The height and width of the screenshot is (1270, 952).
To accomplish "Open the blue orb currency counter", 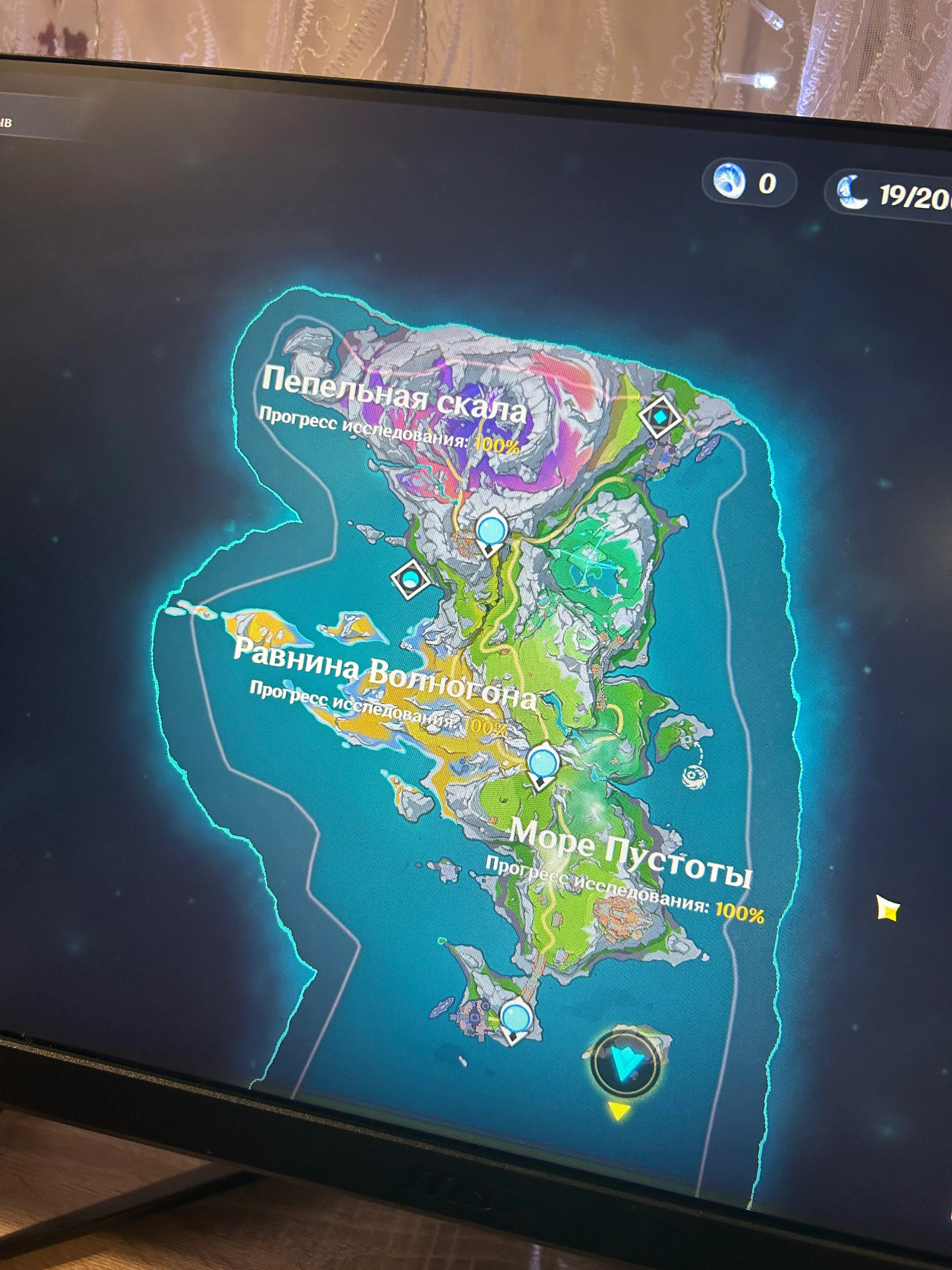I will (x=748, y=183).
